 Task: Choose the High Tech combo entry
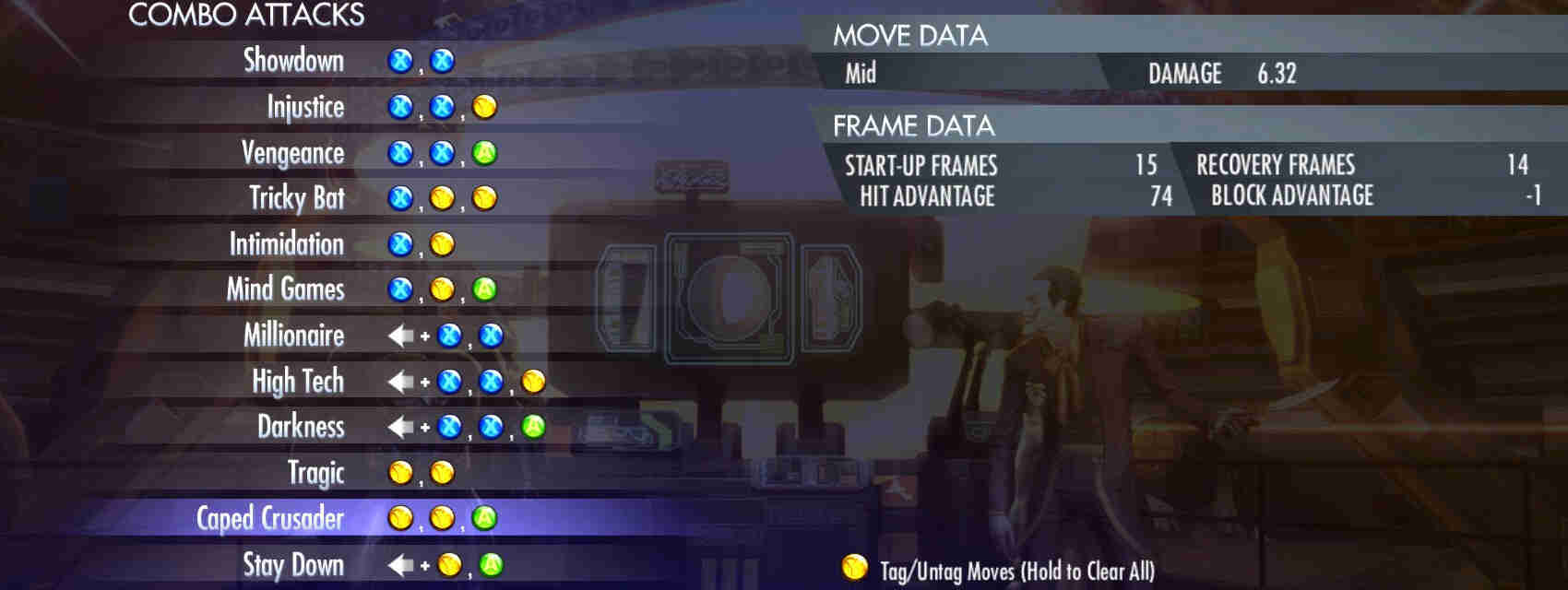[297, 381]
